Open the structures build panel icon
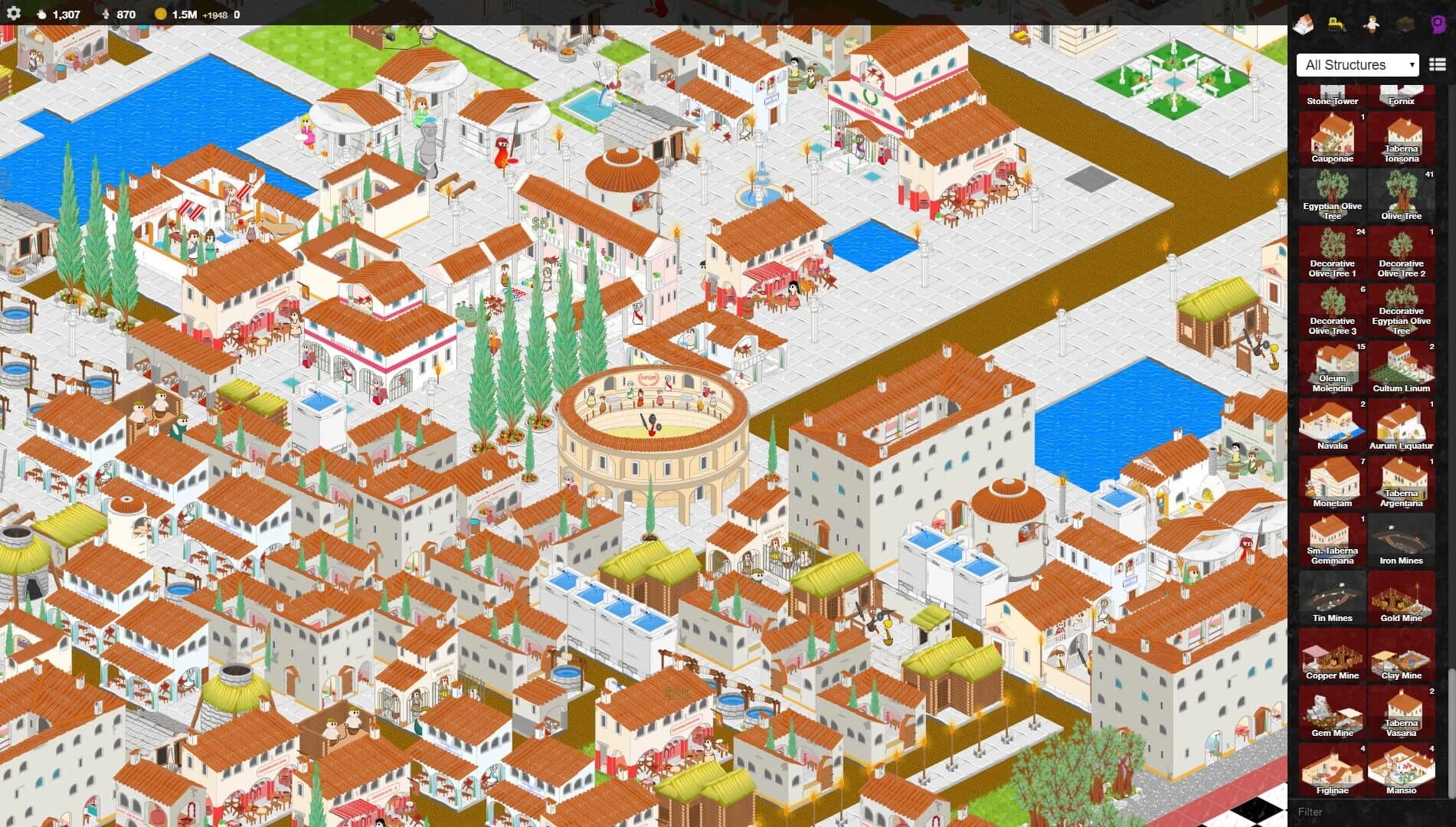1456x827 pixels. click(x=1304, y=23)
